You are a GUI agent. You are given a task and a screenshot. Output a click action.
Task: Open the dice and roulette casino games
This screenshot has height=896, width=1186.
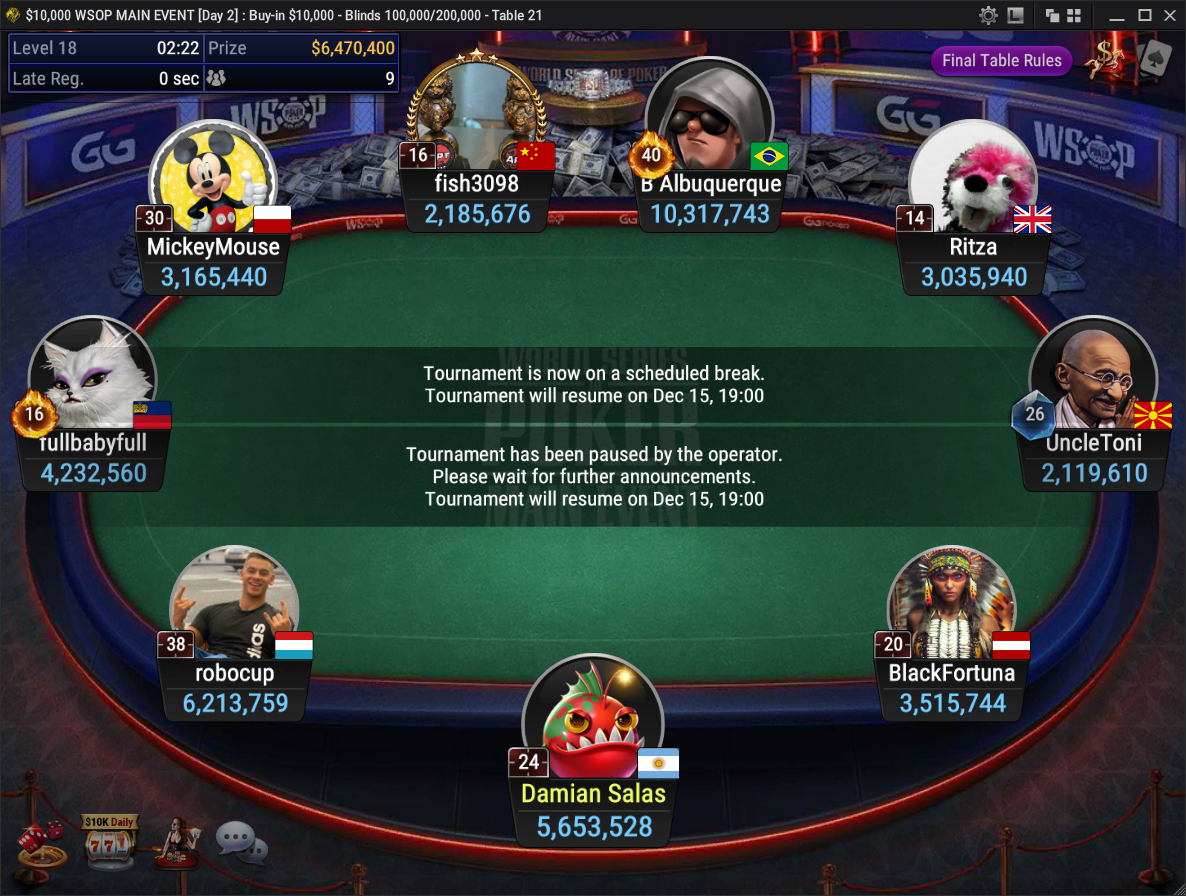pyautogui.click(x=41, y=844)
